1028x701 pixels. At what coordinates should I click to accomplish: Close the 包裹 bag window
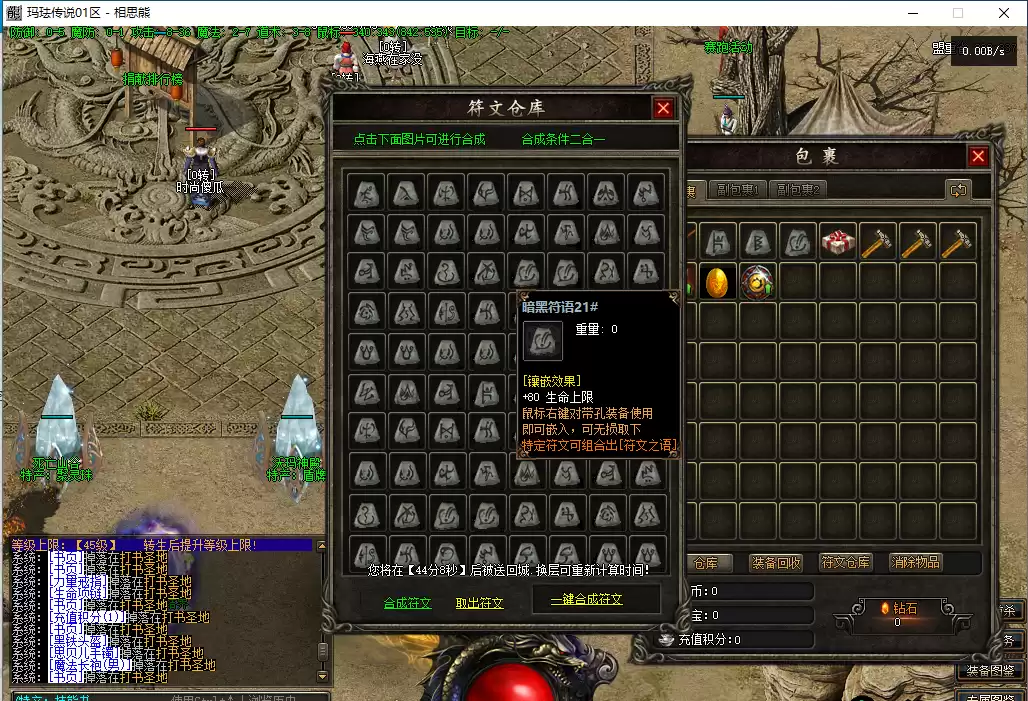pos(978,156)
